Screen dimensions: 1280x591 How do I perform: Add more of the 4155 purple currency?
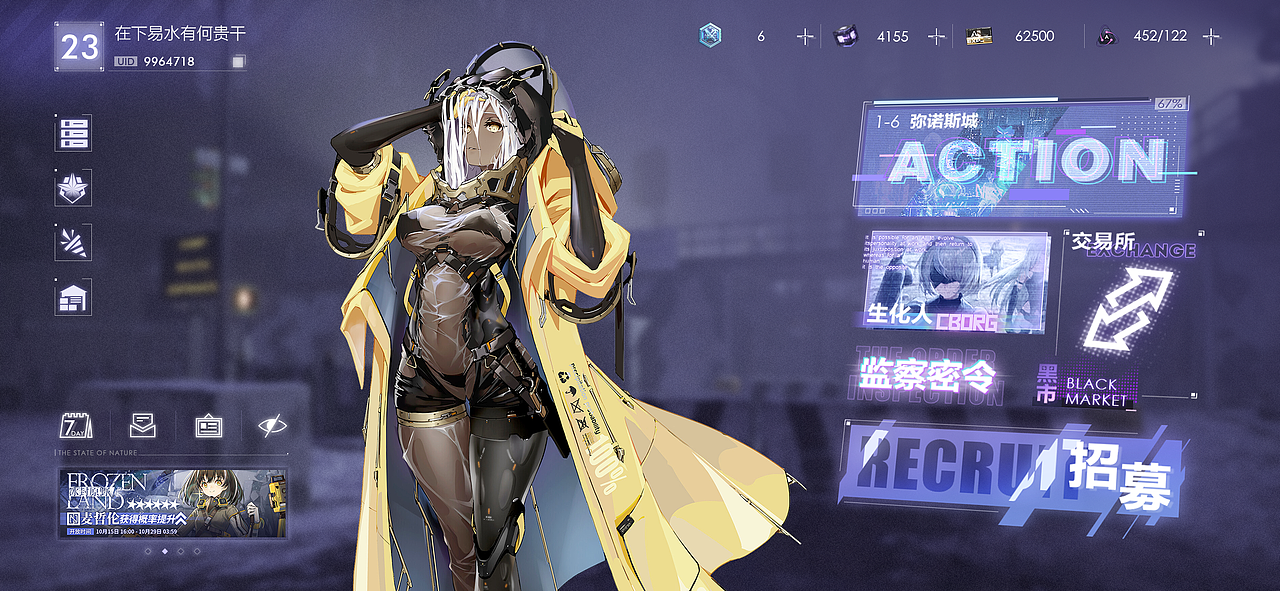tap(937, 36)
